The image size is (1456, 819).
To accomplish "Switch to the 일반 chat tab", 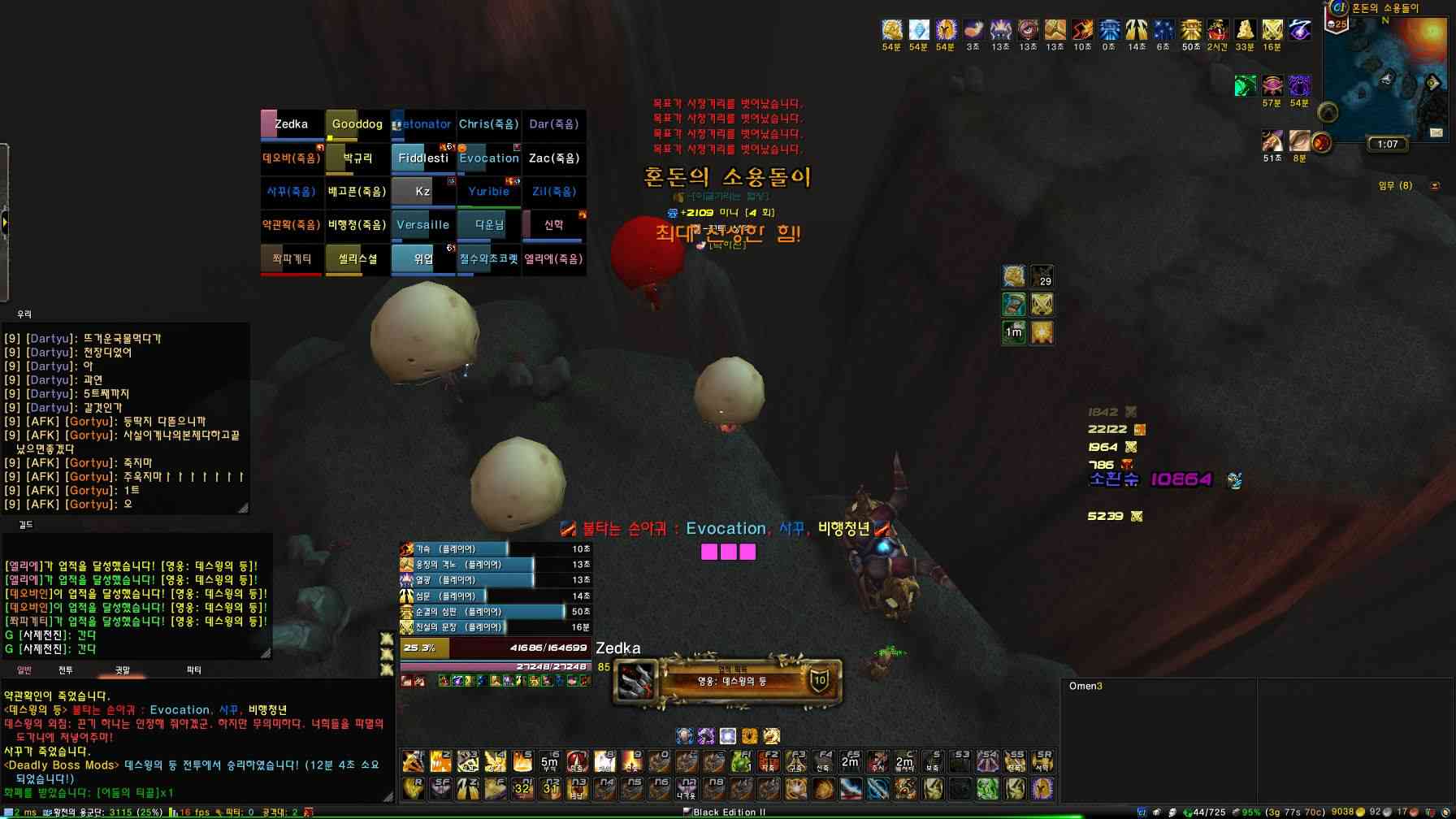I will [x=24, y=670].
